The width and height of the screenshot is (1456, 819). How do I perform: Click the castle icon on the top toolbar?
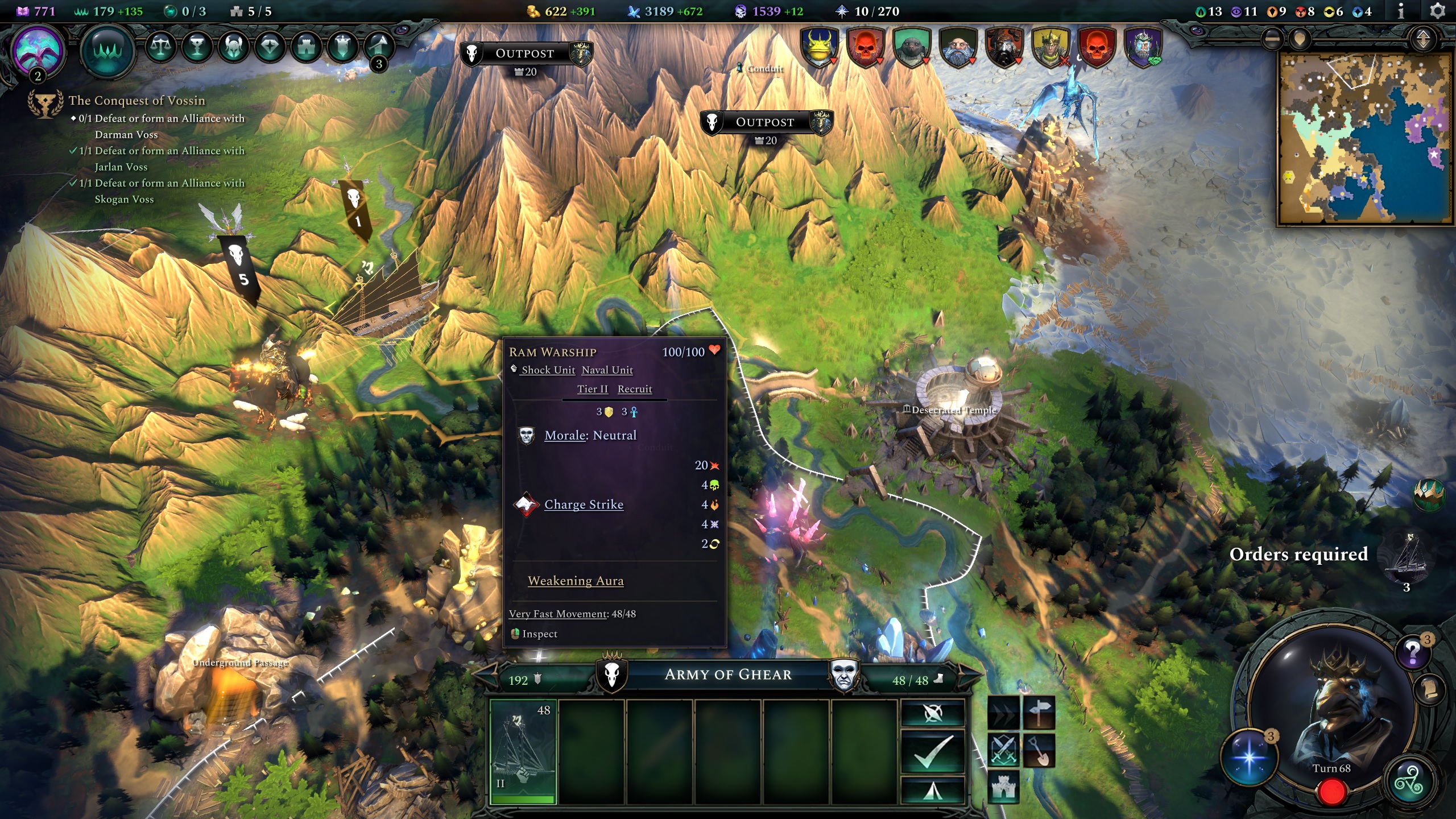307,48
